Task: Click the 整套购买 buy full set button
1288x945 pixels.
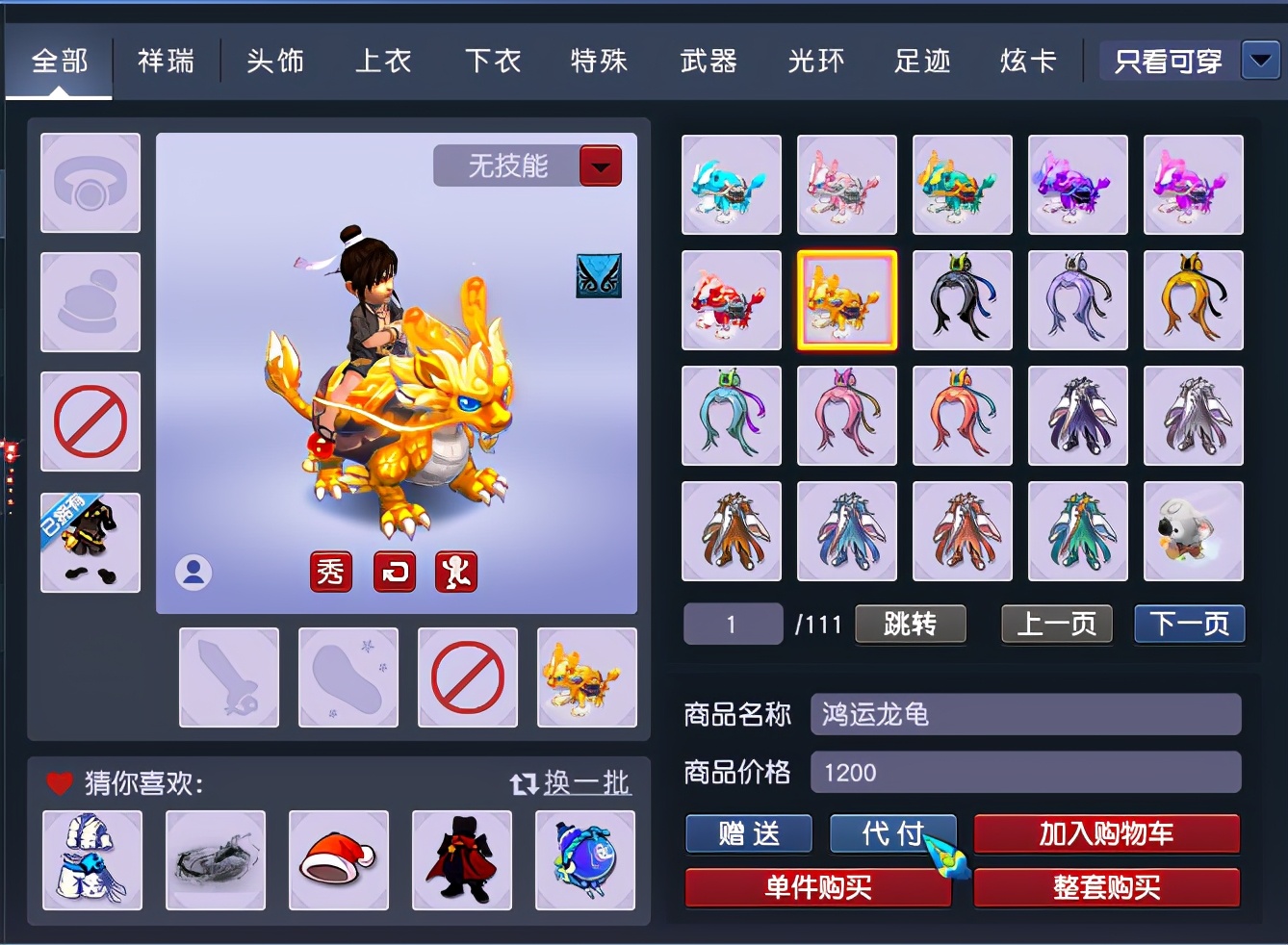Action: click(1105, 886)
